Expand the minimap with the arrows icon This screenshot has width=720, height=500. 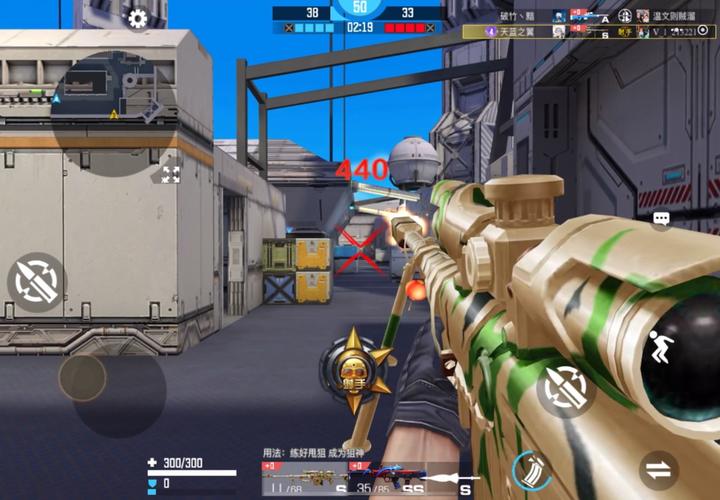(171, 174)
